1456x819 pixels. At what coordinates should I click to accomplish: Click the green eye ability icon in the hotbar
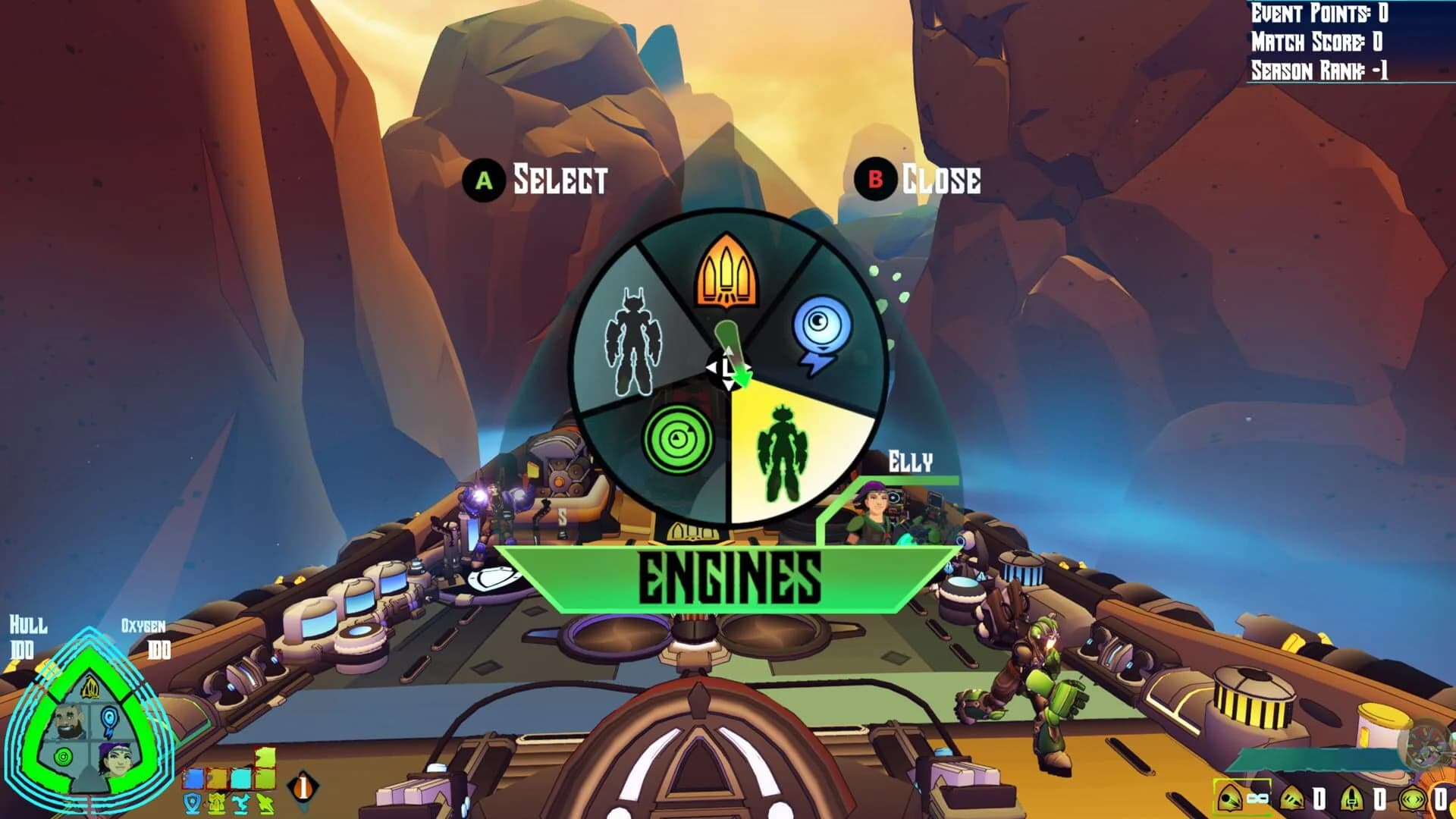[x=1411, y=800]
